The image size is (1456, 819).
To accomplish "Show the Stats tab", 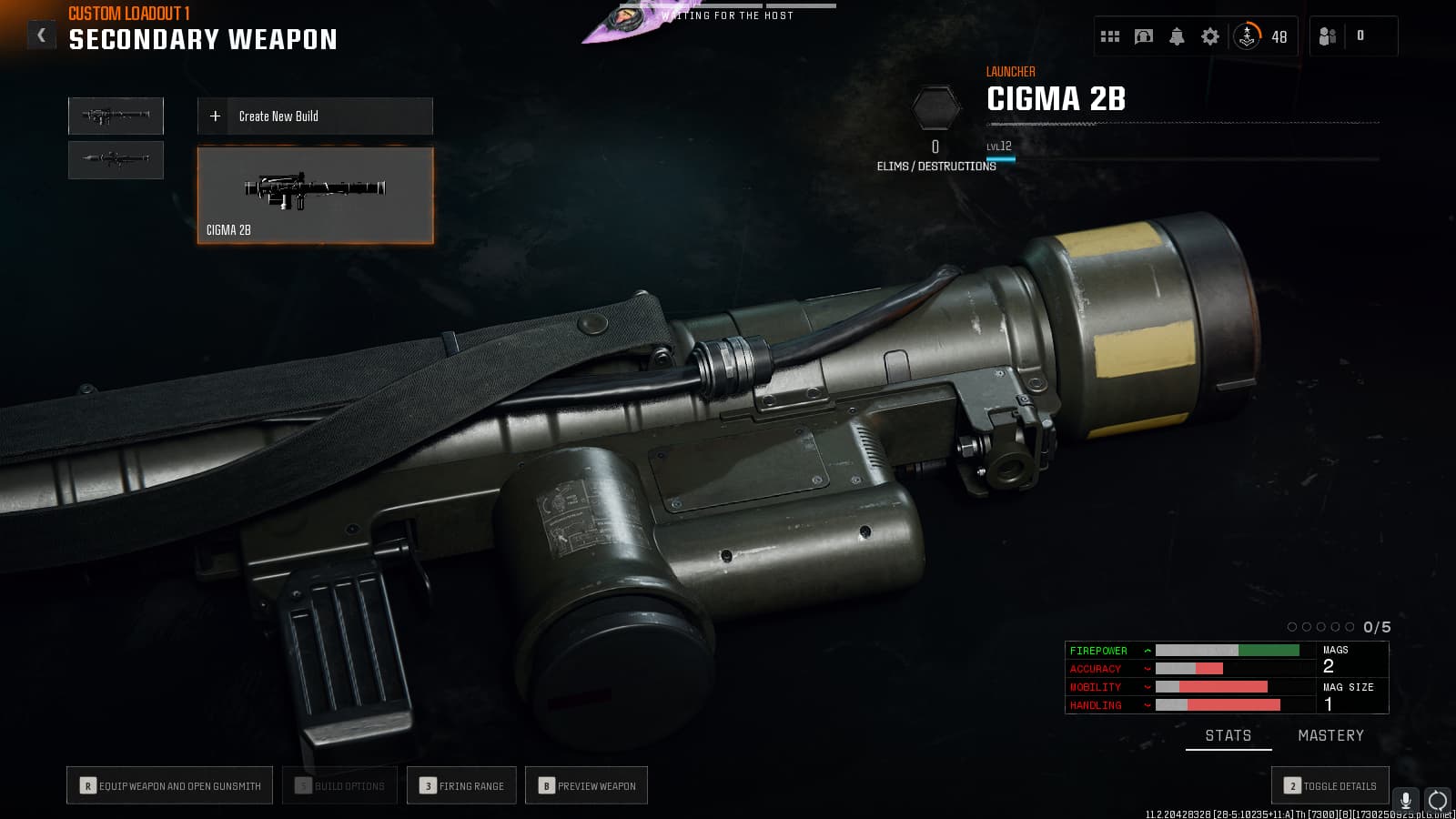I will pos(1228,735).
